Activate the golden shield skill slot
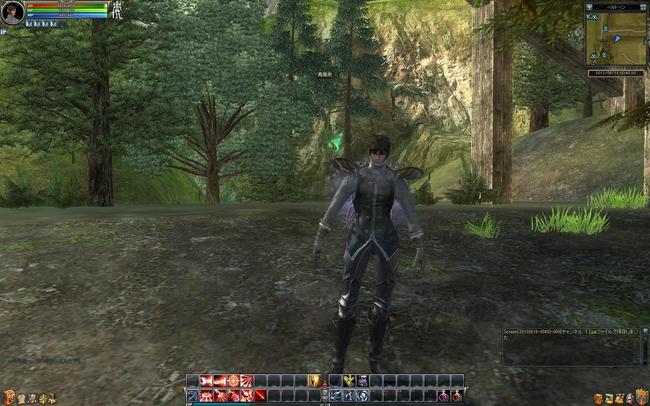 [x=314, y=381]
